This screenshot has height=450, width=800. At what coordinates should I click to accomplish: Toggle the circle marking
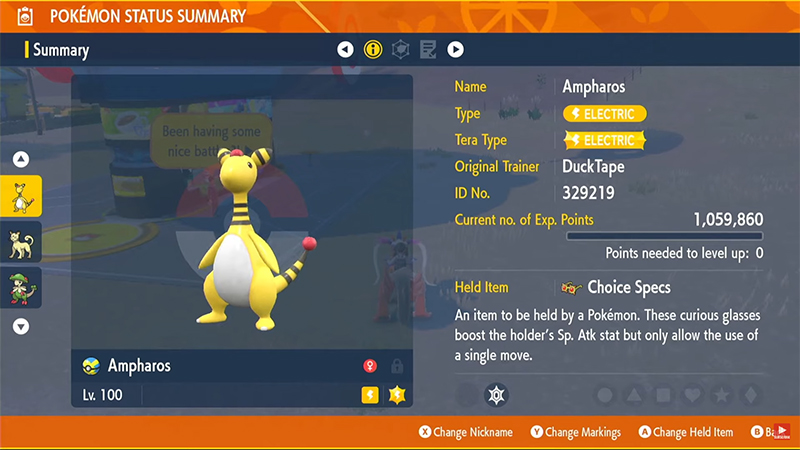coord(605,394)
